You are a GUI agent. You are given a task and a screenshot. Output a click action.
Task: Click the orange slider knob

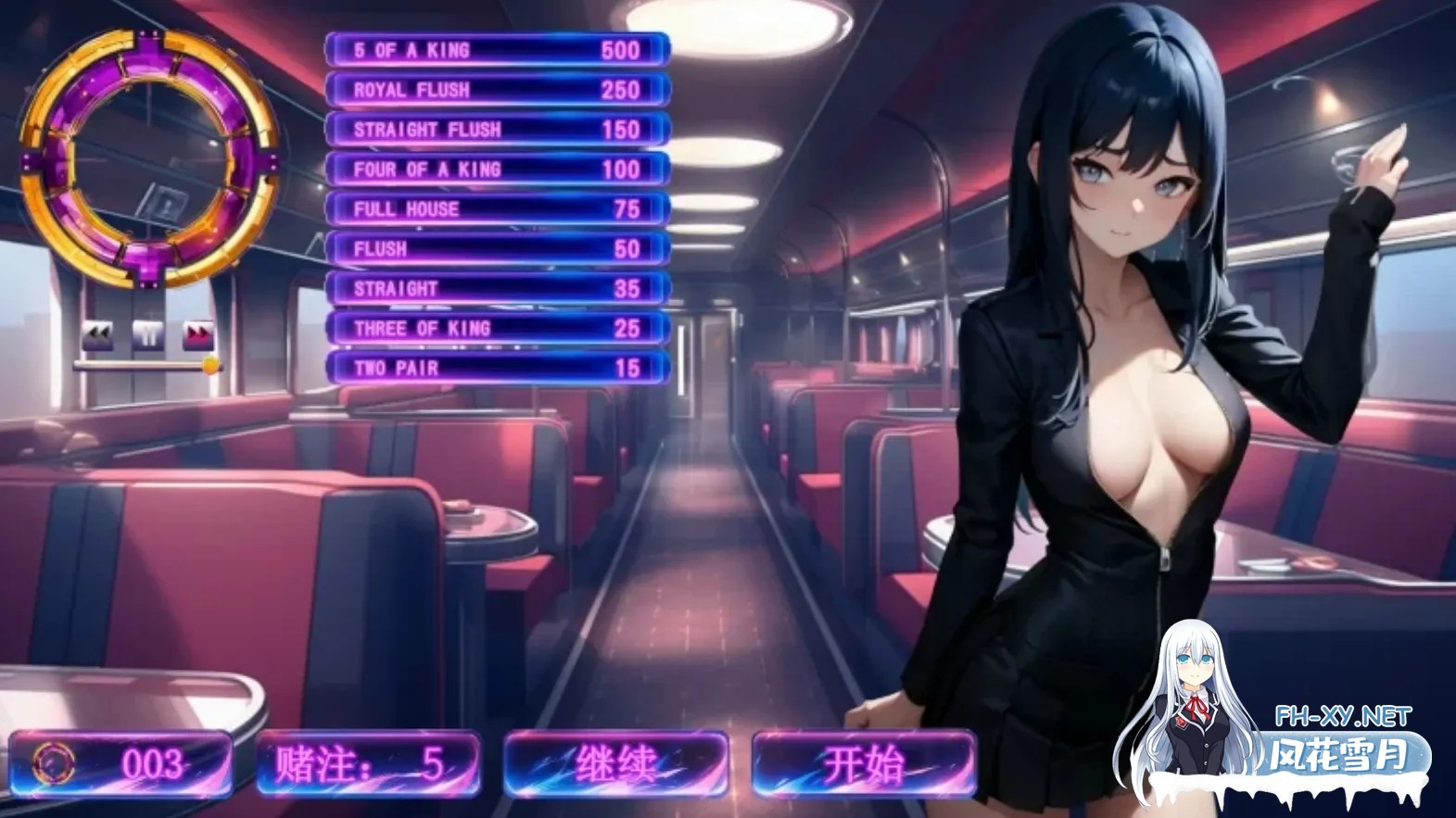point(211,365)
